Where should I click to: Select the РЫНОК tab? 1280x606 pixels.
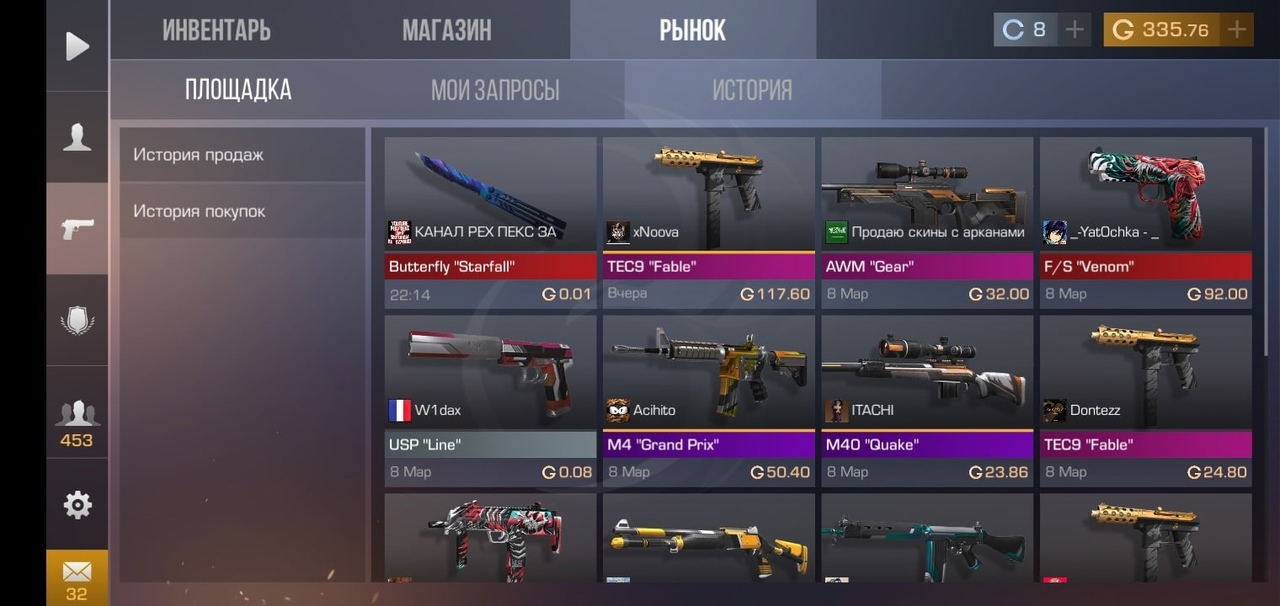(692, 30)
